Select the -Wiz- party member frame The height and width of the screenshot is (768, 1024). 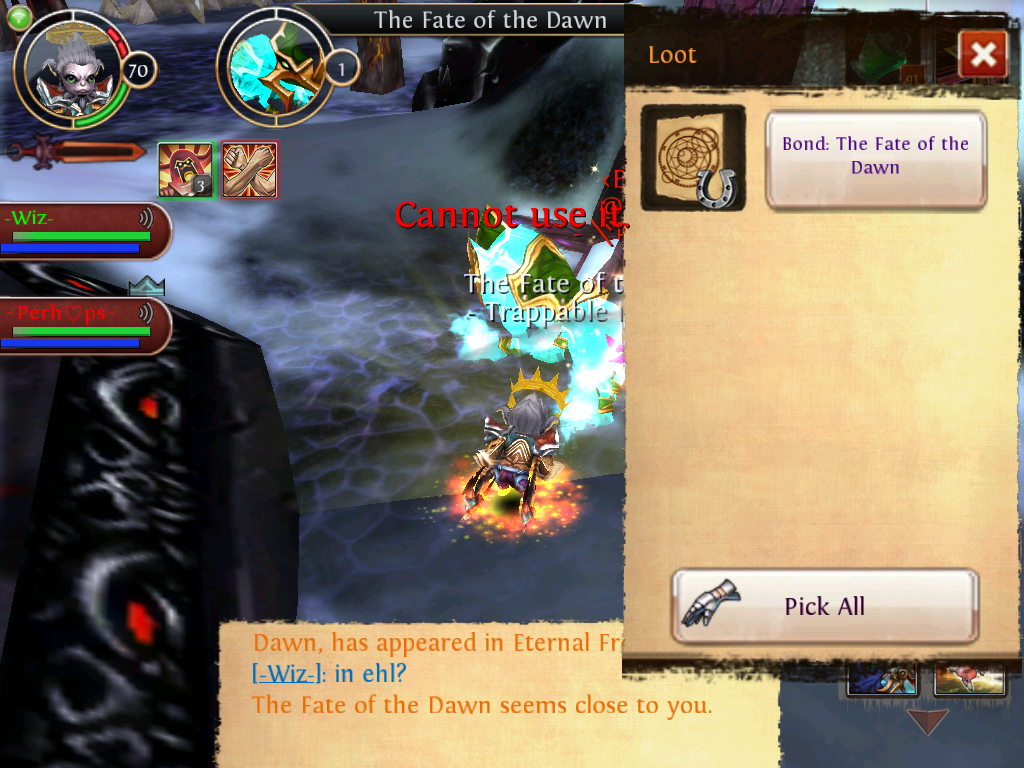pos(82,231)
